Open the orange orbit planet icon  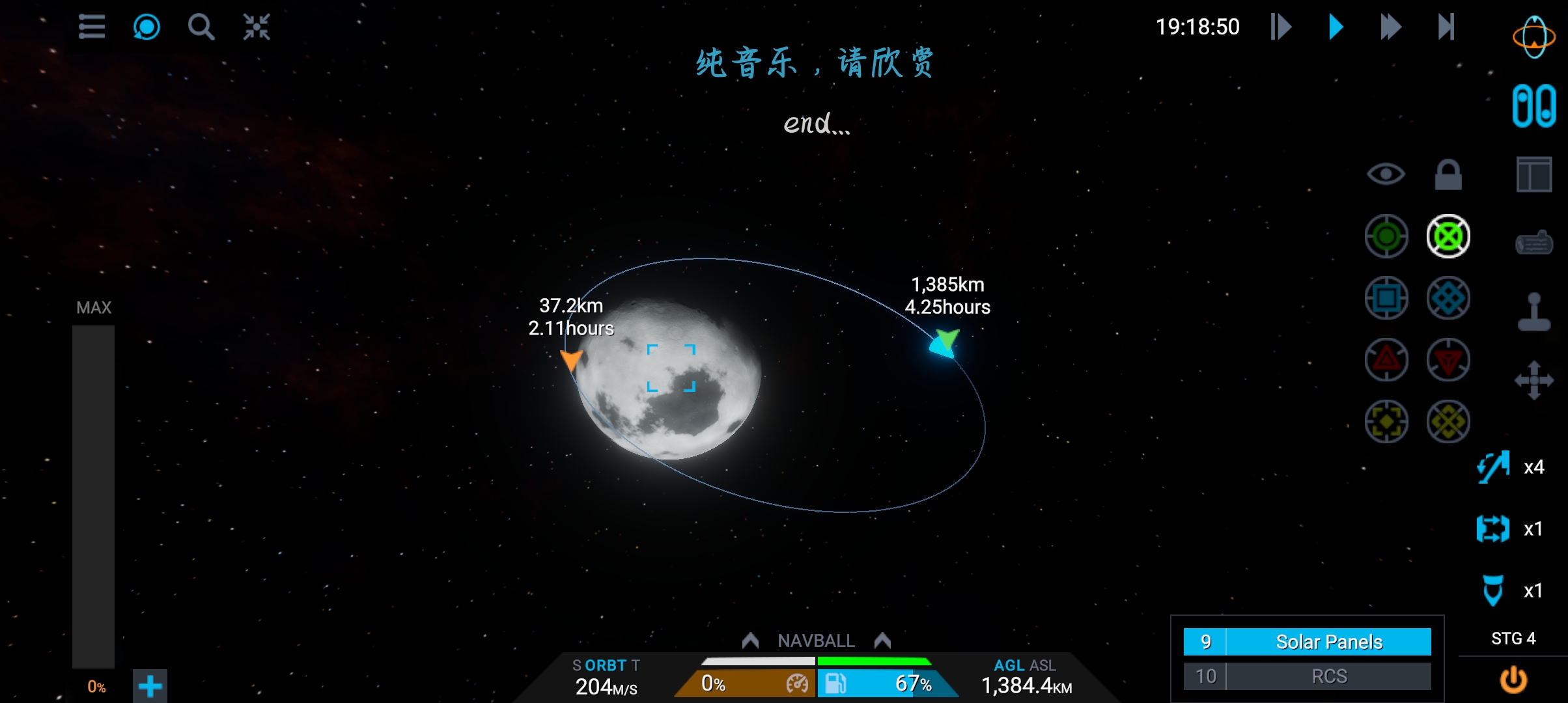(1533, 37)
